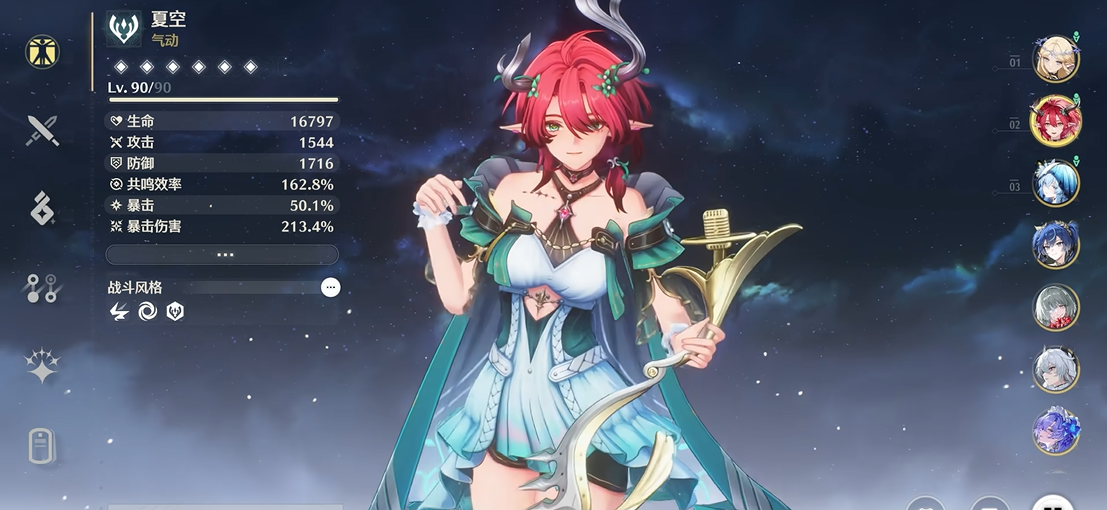Pick the dark-blue-haired character portrait
Screen dimensions: 1107x510
pos(1055,246)
